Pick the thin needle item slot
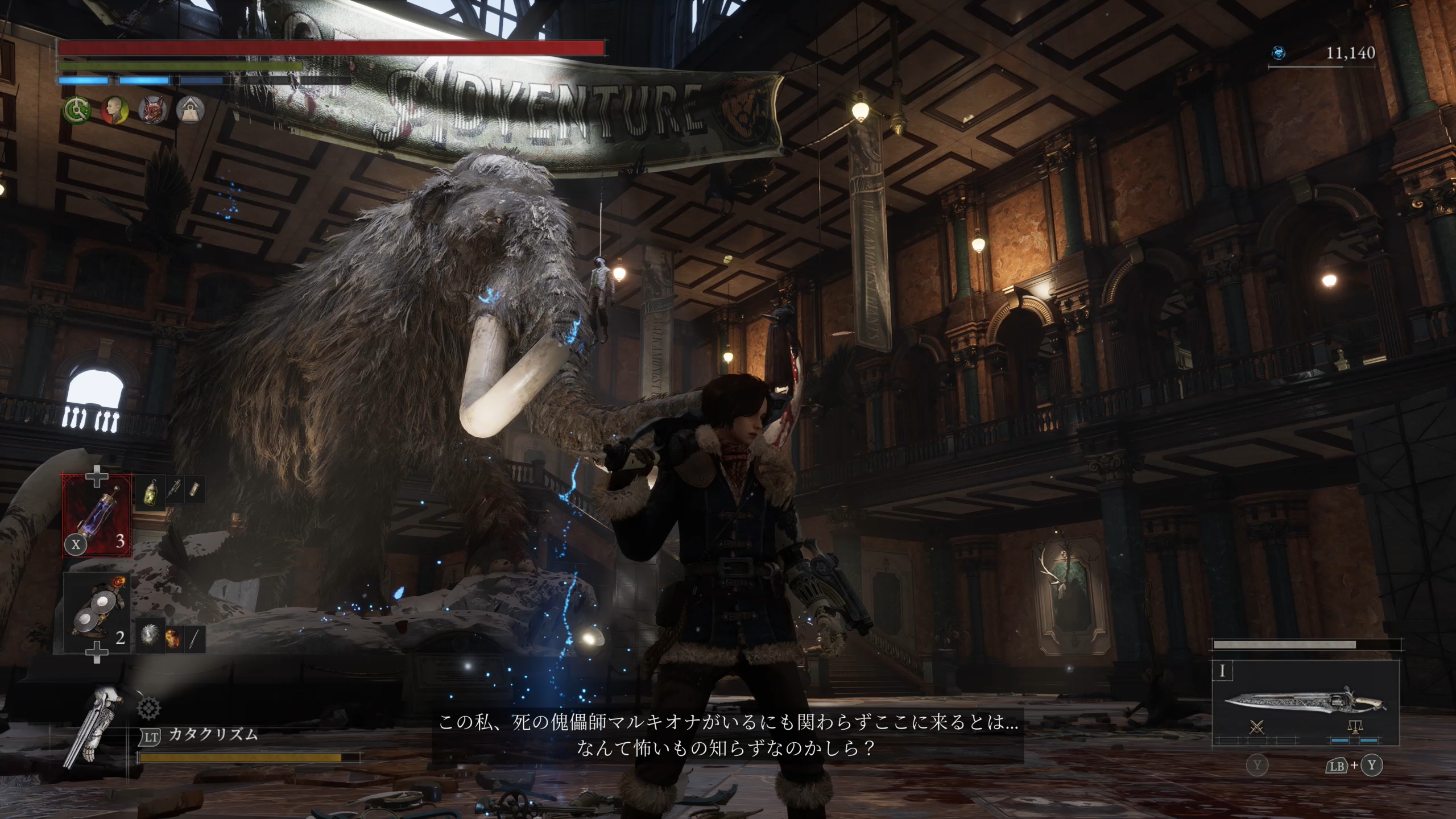Screen dimensions: 1456x819 (194, 637)
